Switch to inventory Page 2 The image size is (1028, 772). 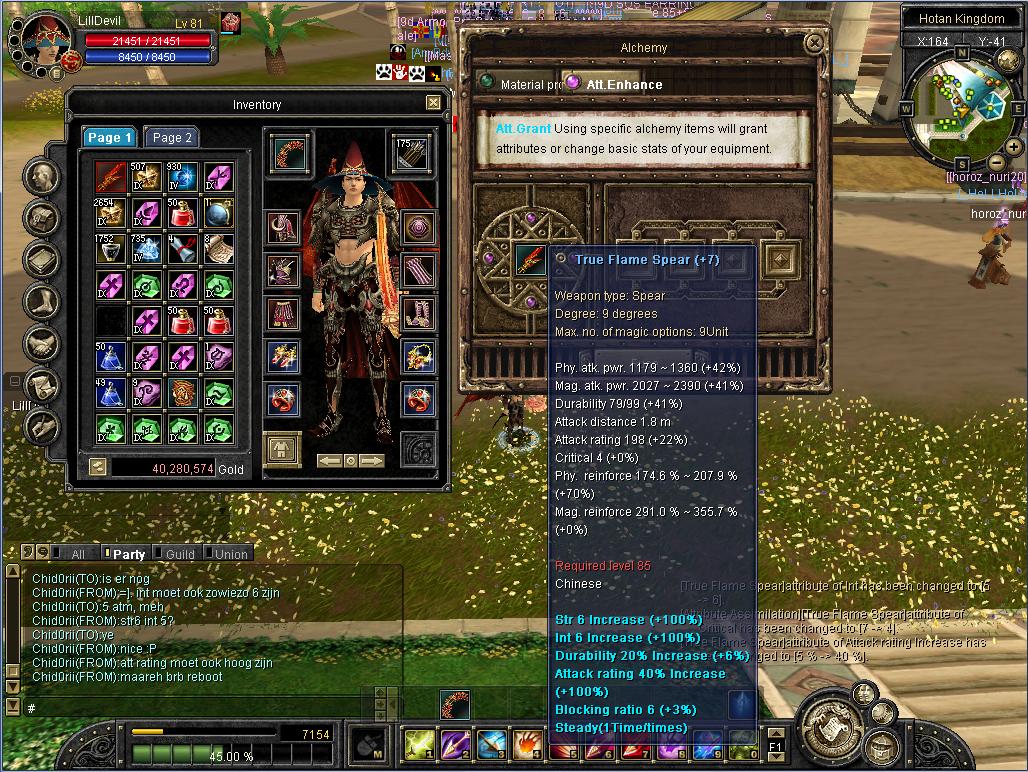tap(171, 138)
